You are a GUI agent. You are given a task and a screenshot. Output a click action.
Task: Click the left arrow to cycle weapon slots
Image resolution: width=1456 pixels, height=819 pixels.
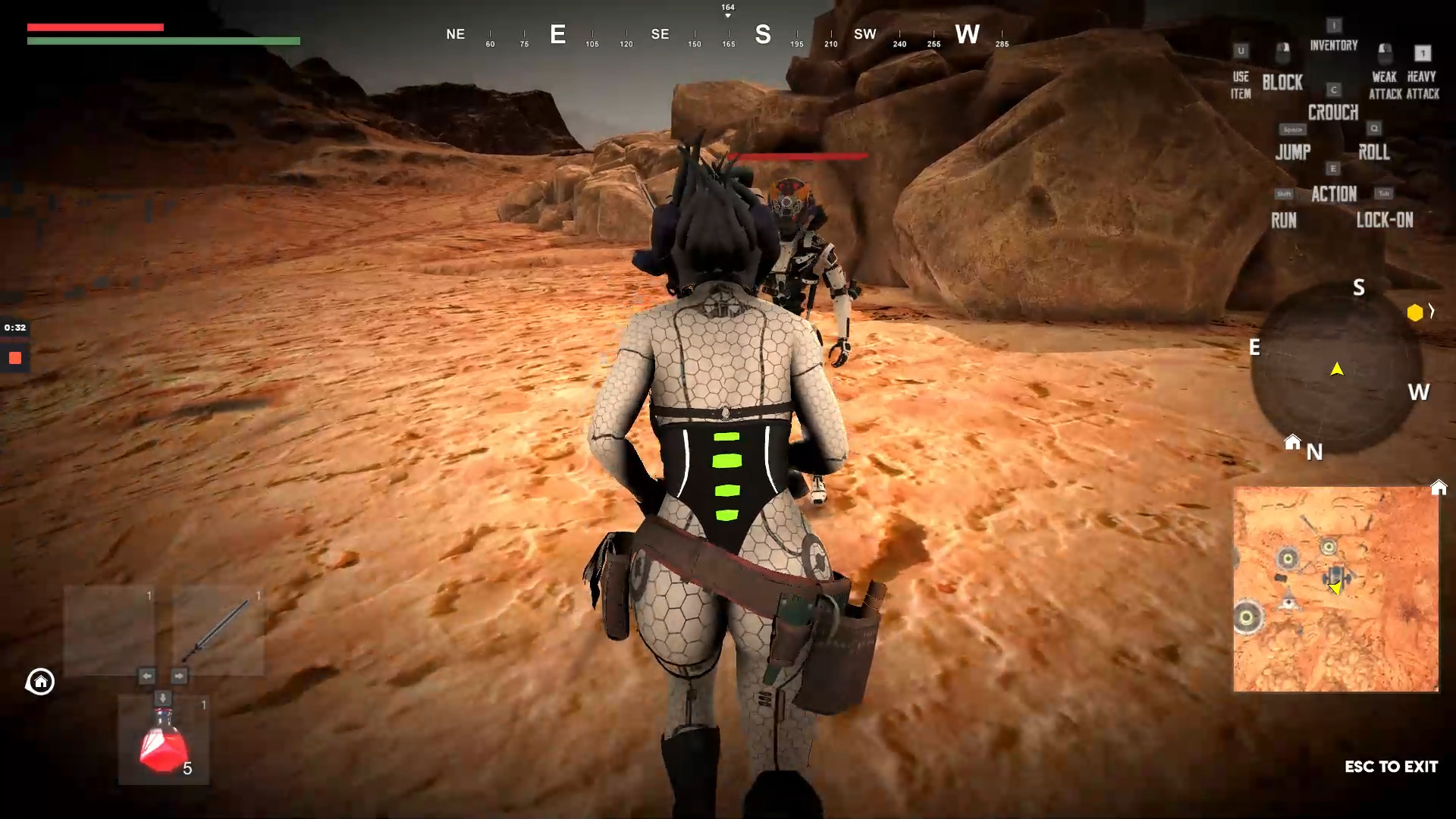point(146,676)
